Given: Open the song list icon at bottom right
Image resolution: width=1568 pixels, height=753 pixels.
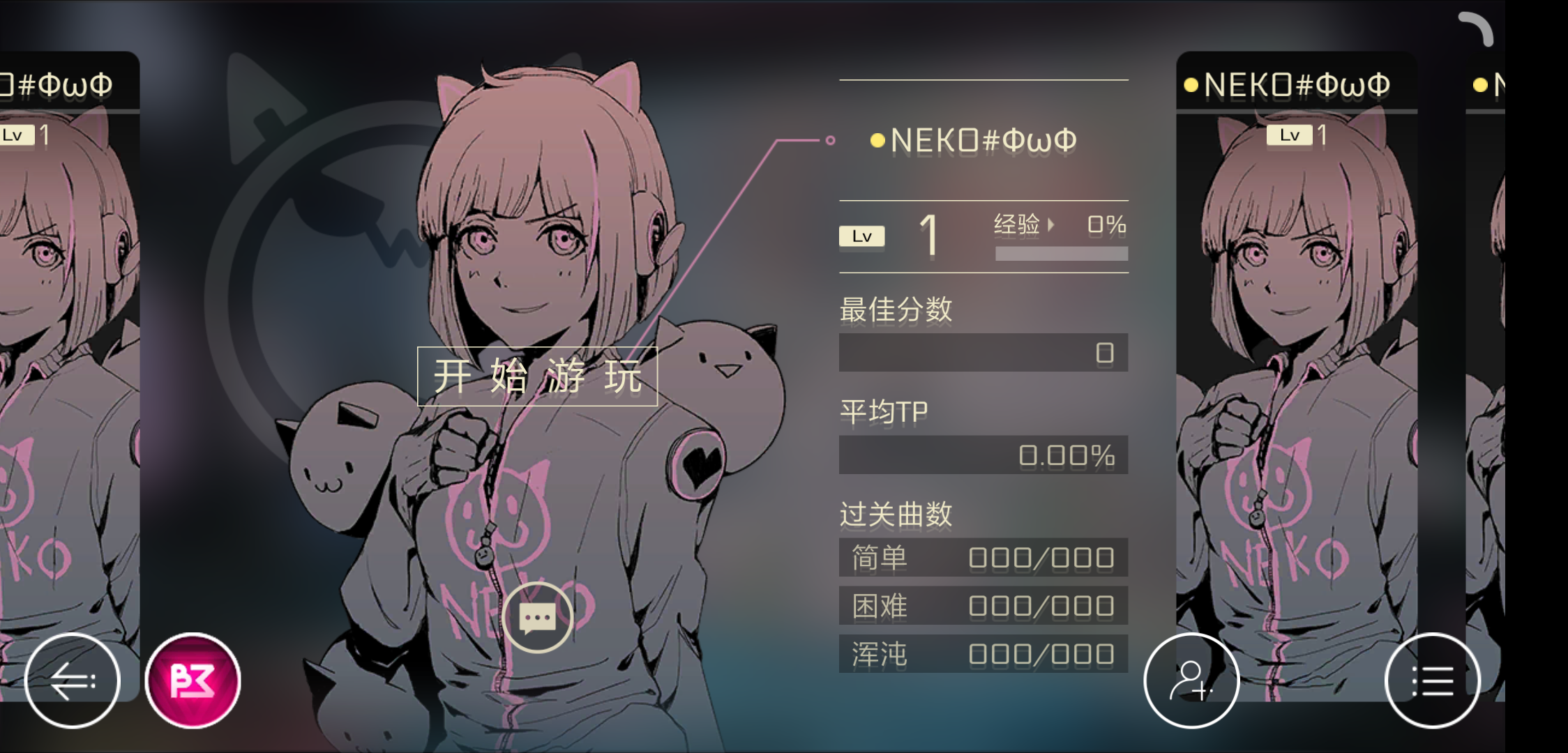Looking at the screenshot, I should tap(1431, 681).
